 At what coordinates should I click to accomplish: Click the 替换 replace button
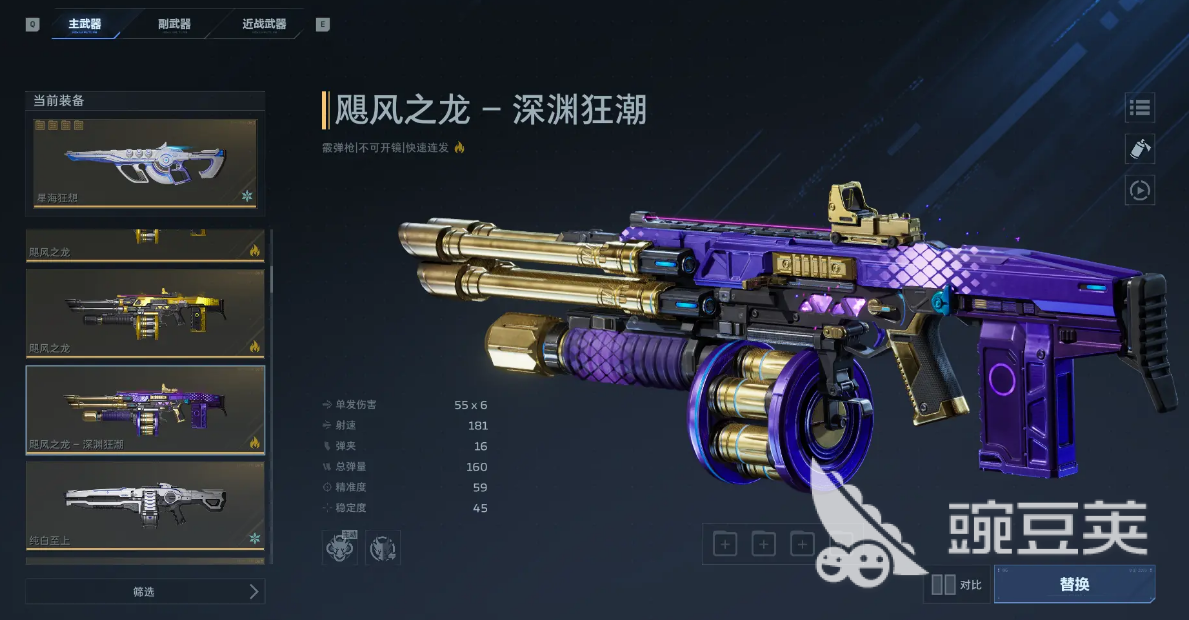[1074, 584]
